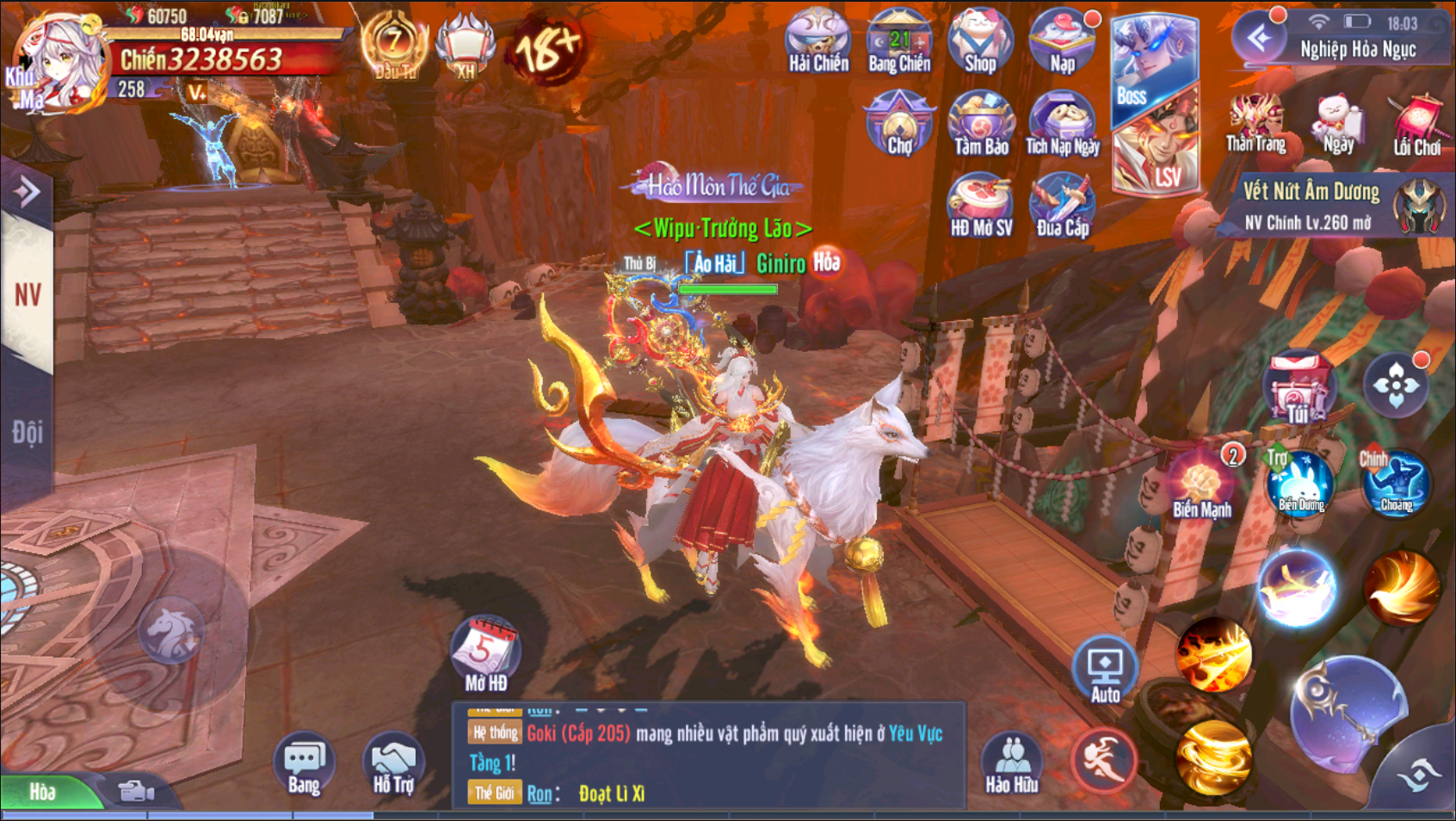Open the Hỗ Trợ support menu
This screenshot has width=1456, height=821.
point(393,762)
